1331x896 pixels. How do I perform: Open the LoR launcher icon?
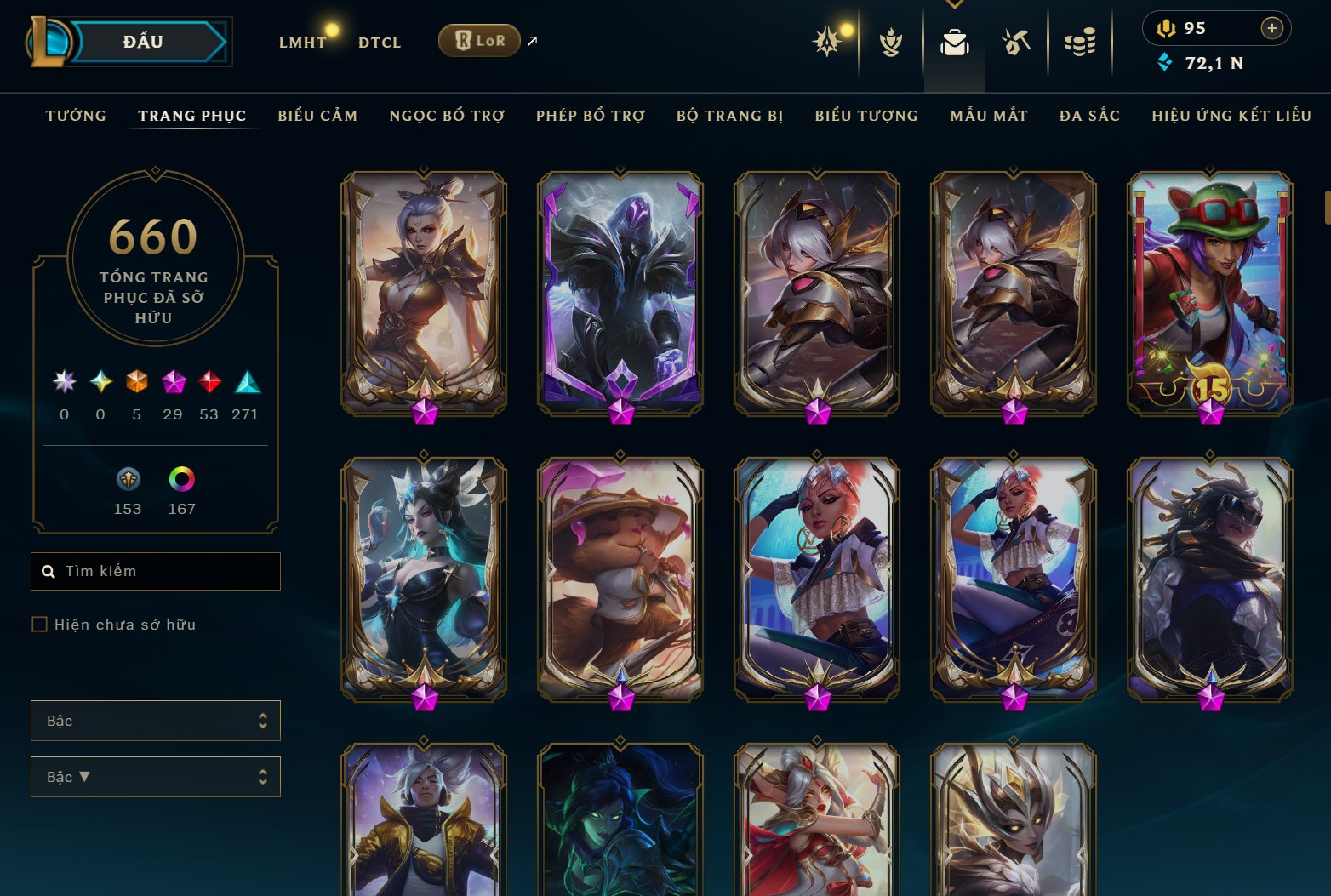pyautogui.click(x=478, y=40)
